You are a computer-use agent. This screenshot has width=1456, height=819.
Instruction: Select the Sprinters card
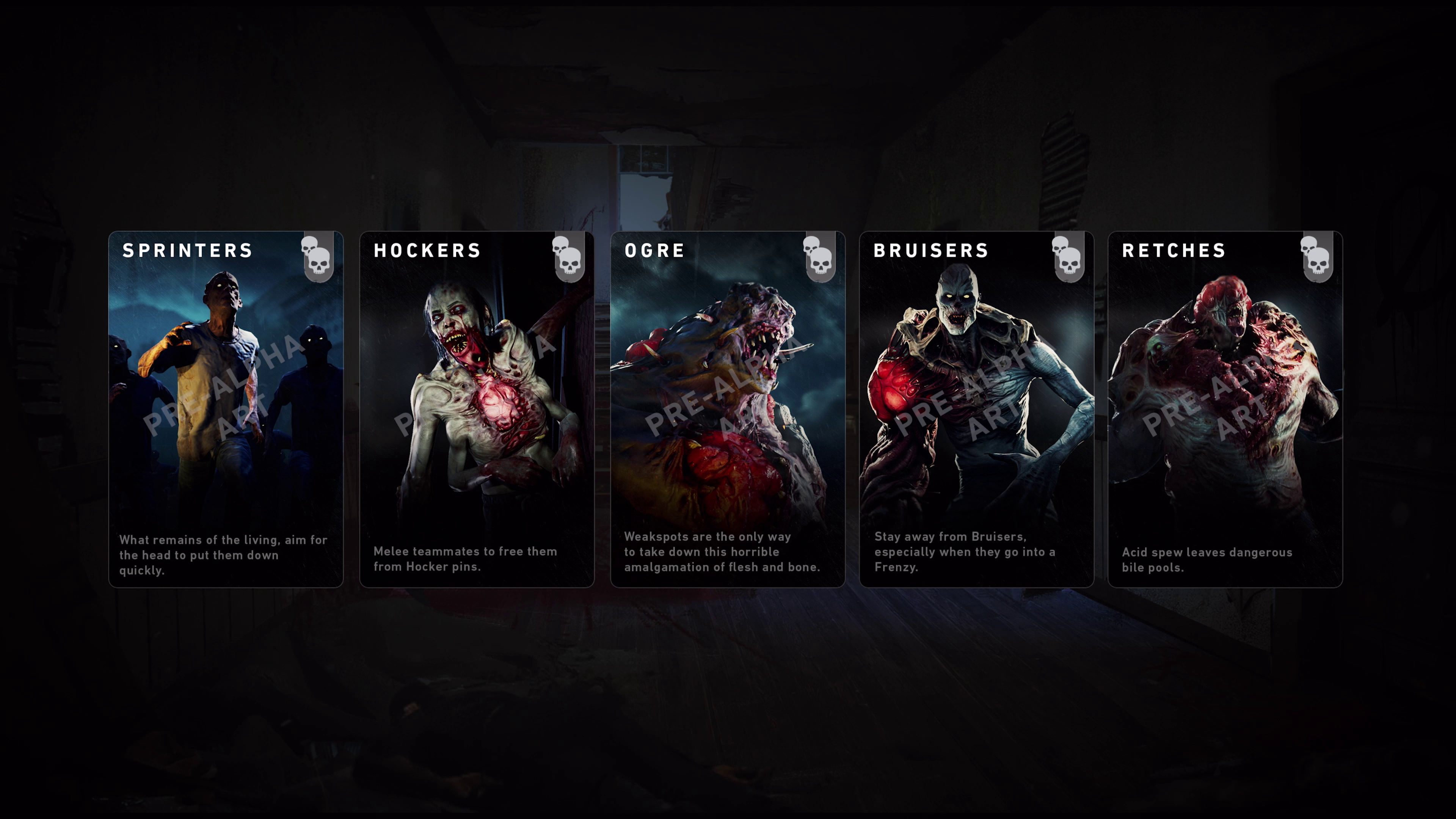coord(226,409)
